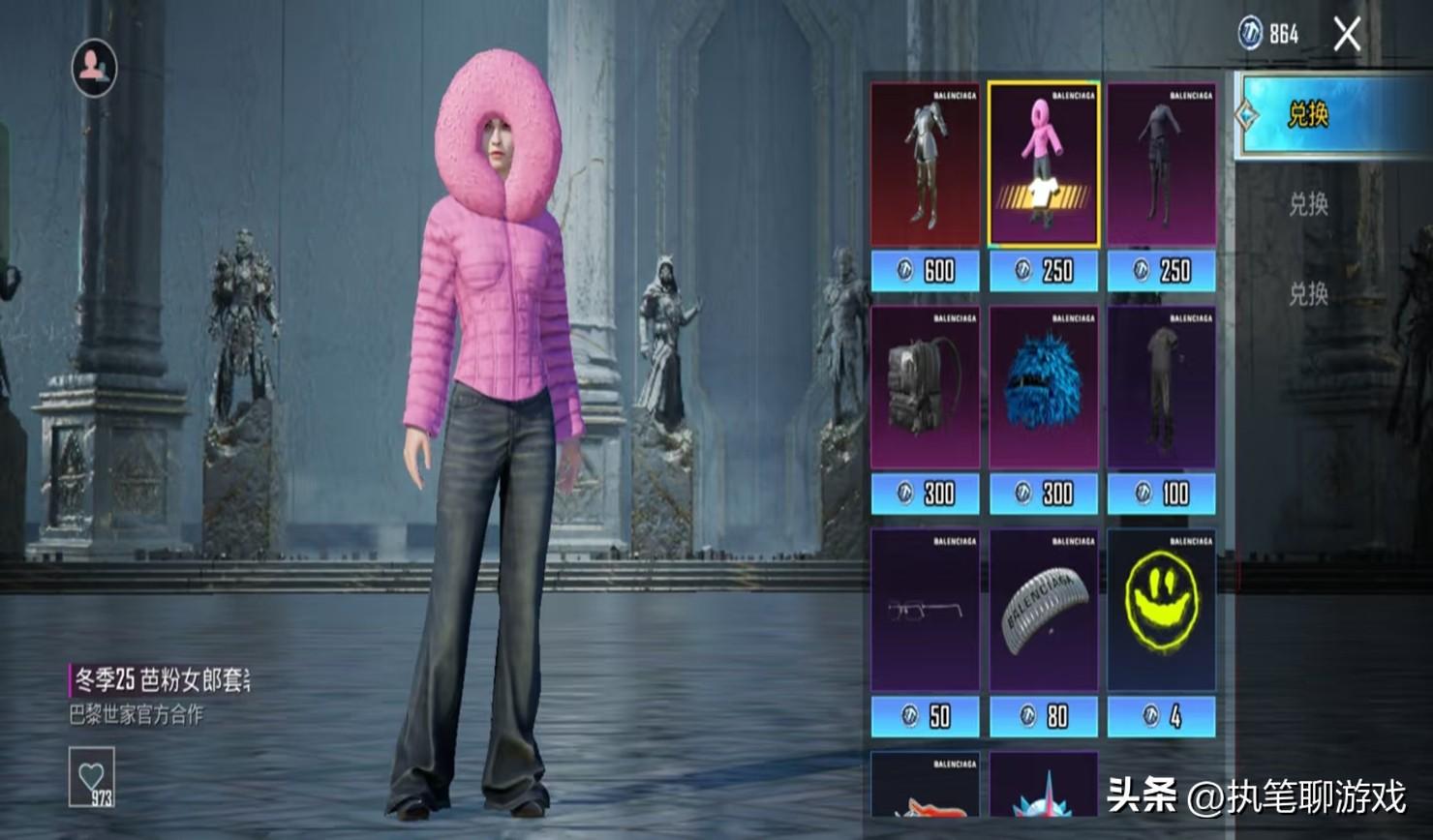
Task: Tap the highlighted 兑换 exchange button
Action: coord(1309,115)
